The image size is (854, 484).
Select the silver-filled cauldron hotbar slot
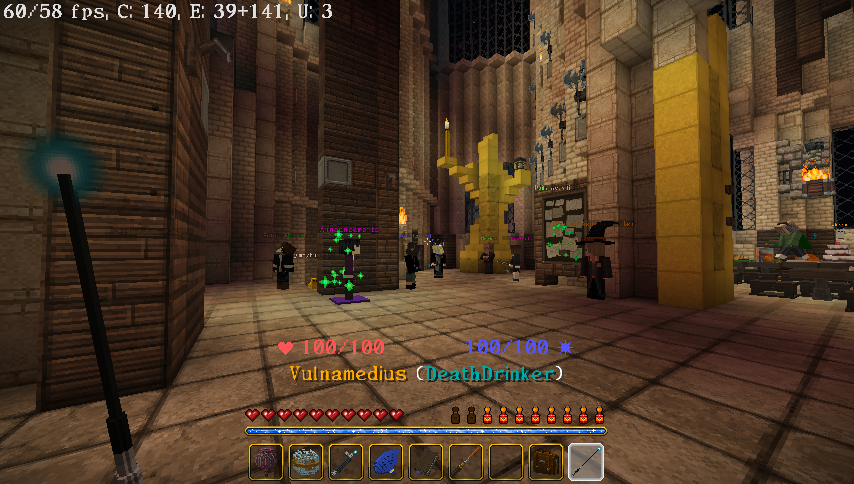306,462
